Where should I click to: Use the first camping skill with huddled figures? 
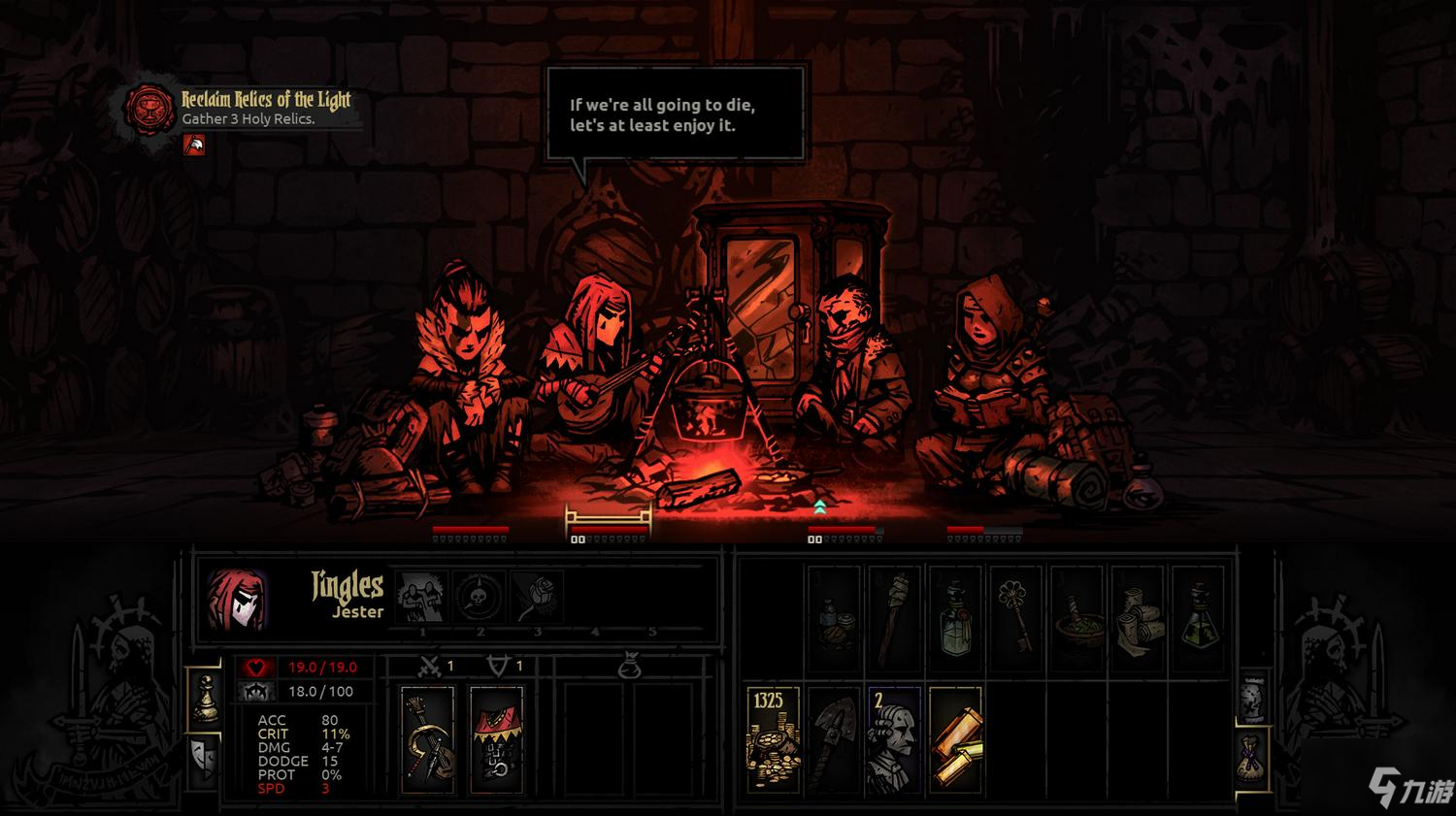(422, 597)
